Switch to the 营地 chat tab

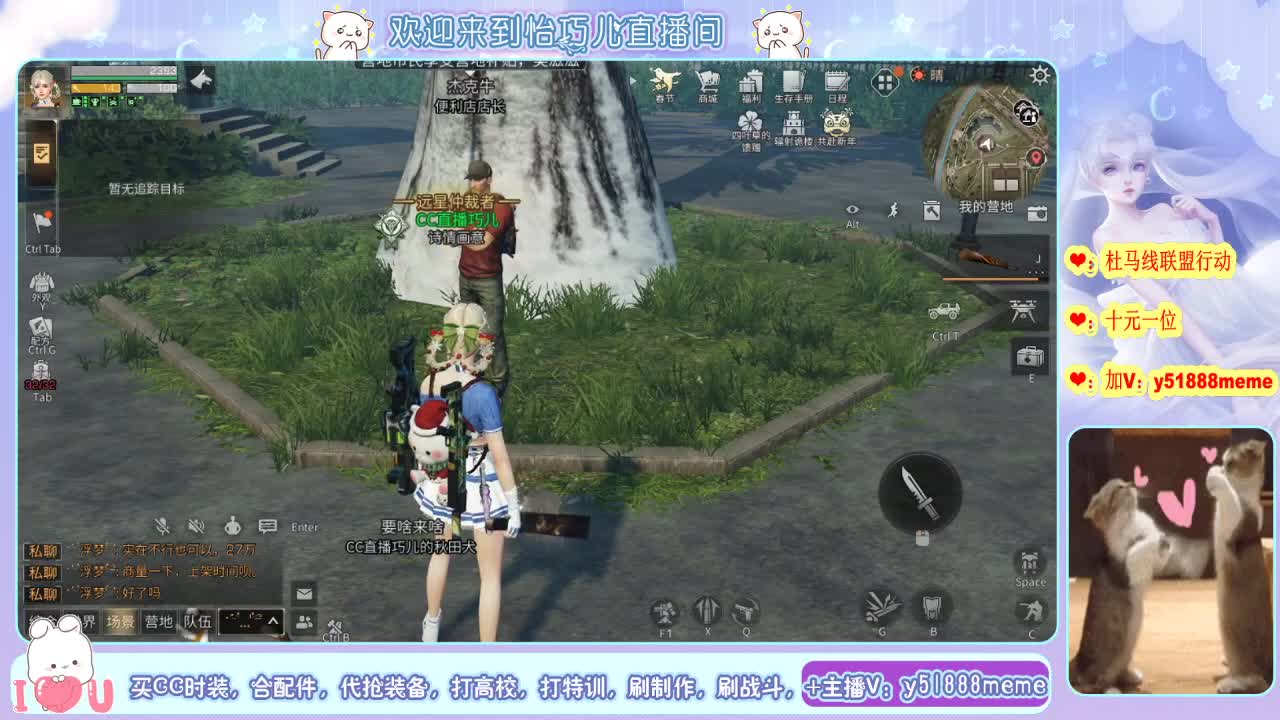pyautogui.click(x=160, y=622)
